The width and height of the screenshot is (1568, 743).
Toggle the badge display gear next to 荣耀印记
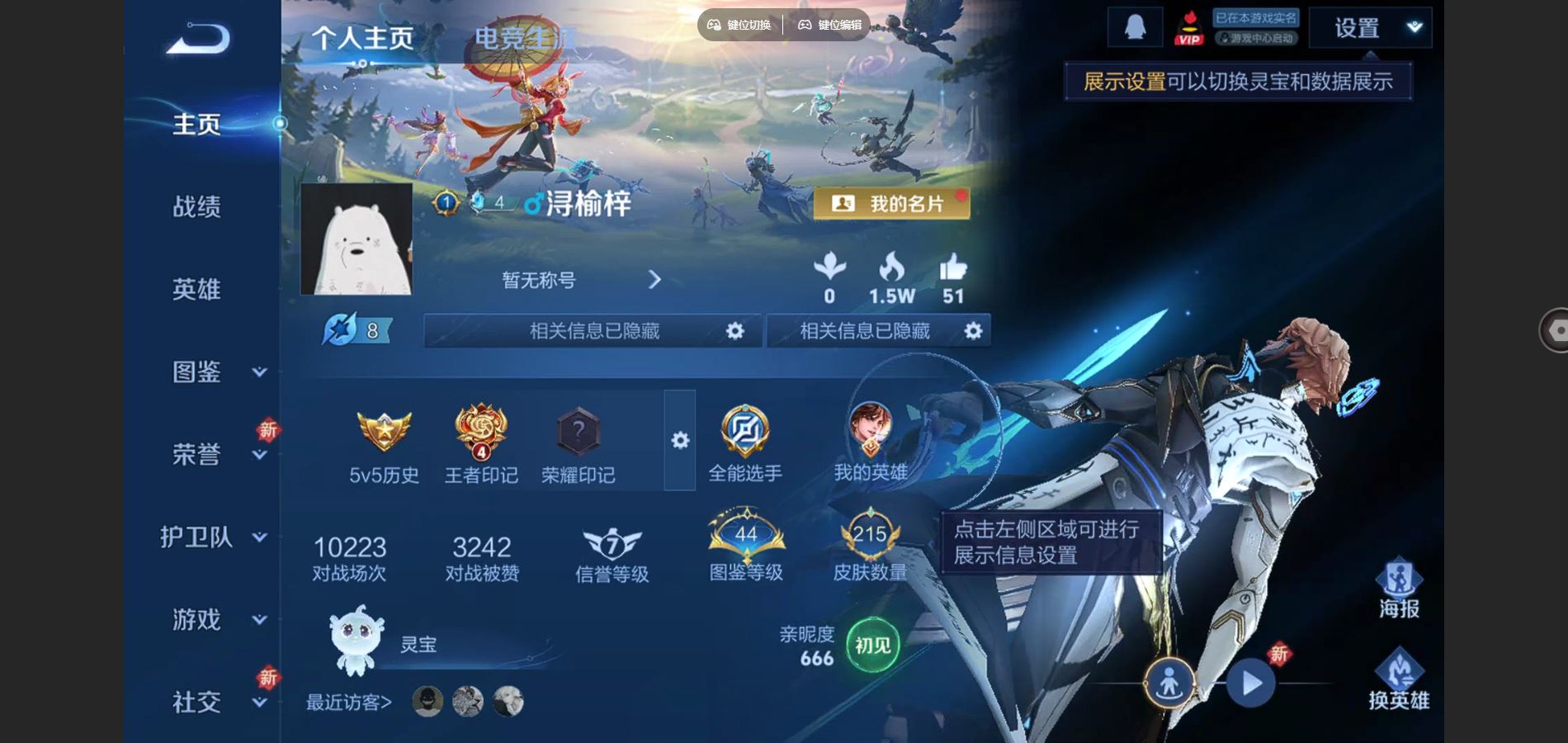coord(679,442)
